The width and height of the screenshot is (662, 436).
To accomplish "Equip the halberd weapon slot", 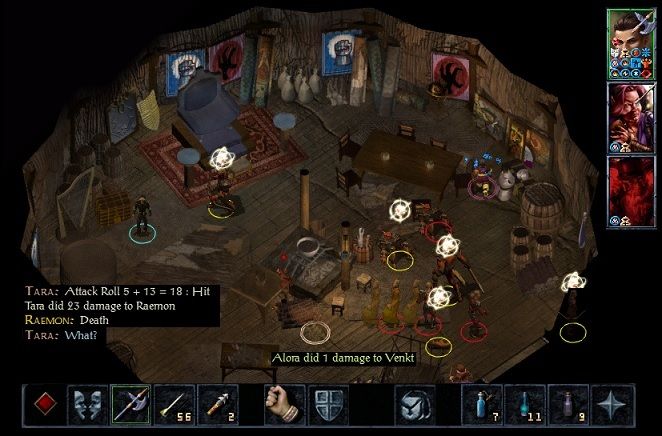I will click(x=130, y=404).
